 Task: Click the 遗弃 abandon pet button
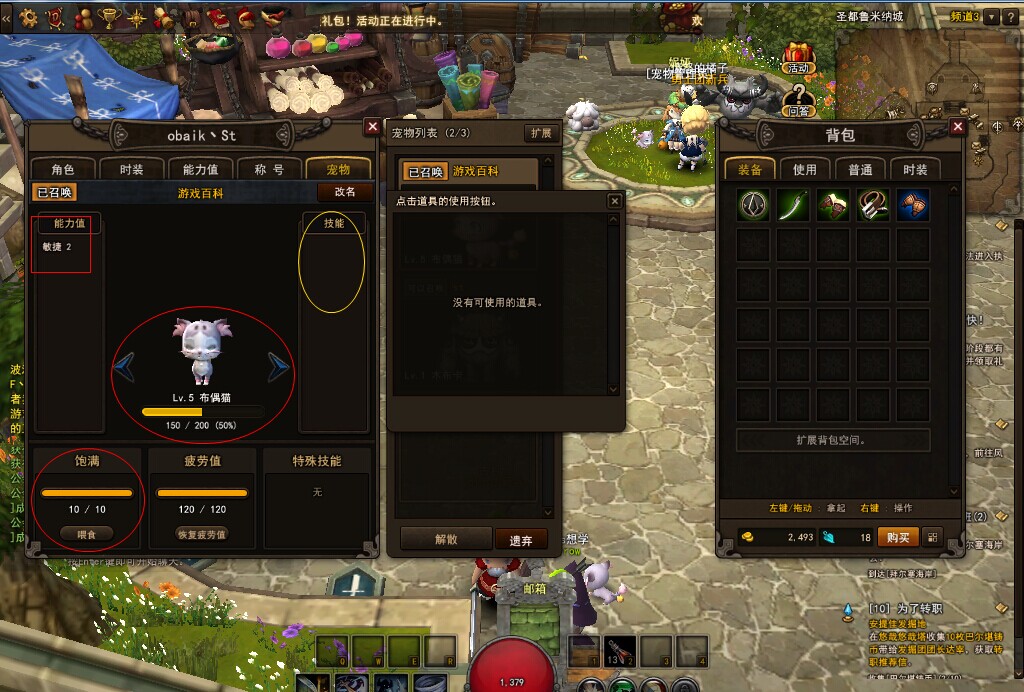[x=521, y=540]
